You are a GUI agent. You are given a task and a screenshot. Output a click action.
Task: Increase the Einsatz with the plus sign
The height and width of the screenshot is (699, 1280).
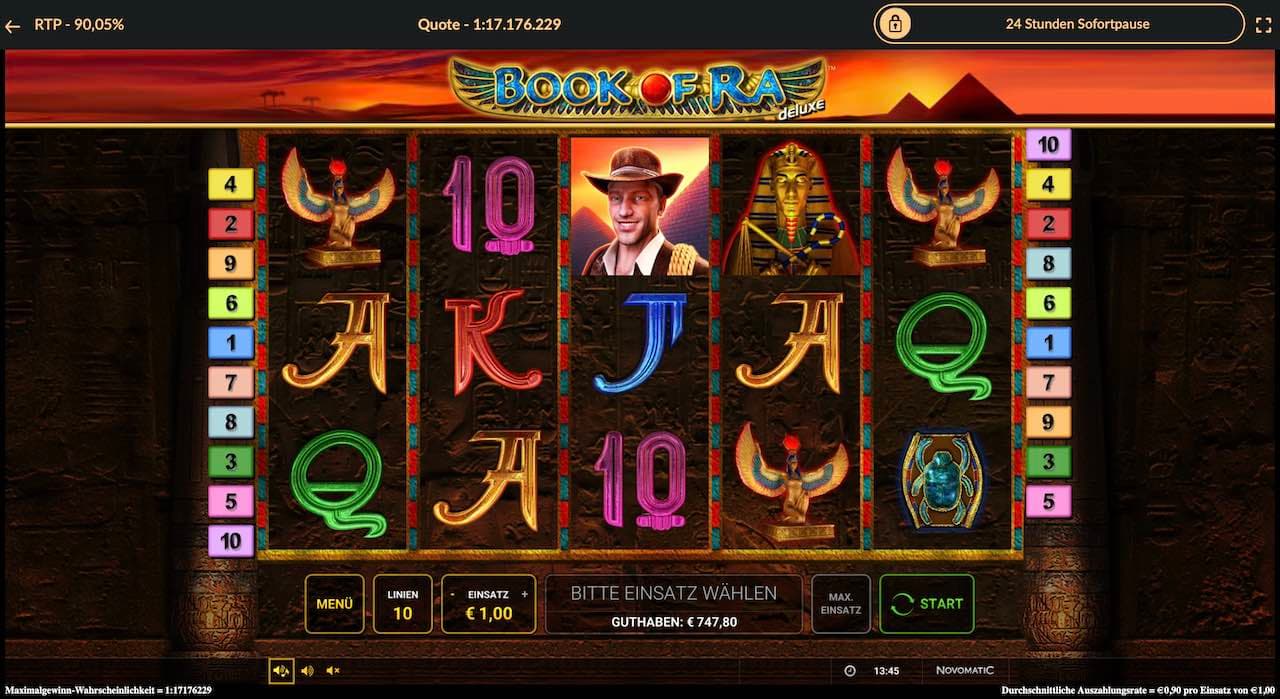click(x=524, y=594)
